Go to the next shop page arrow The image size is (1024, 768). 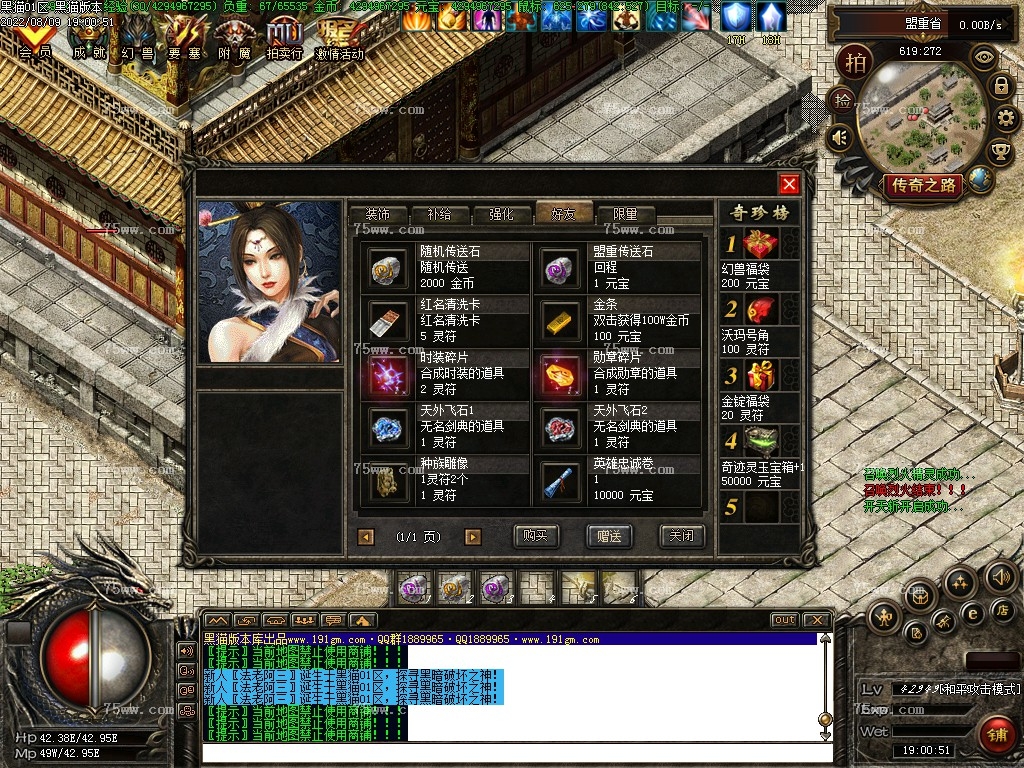tap(473, 537)
